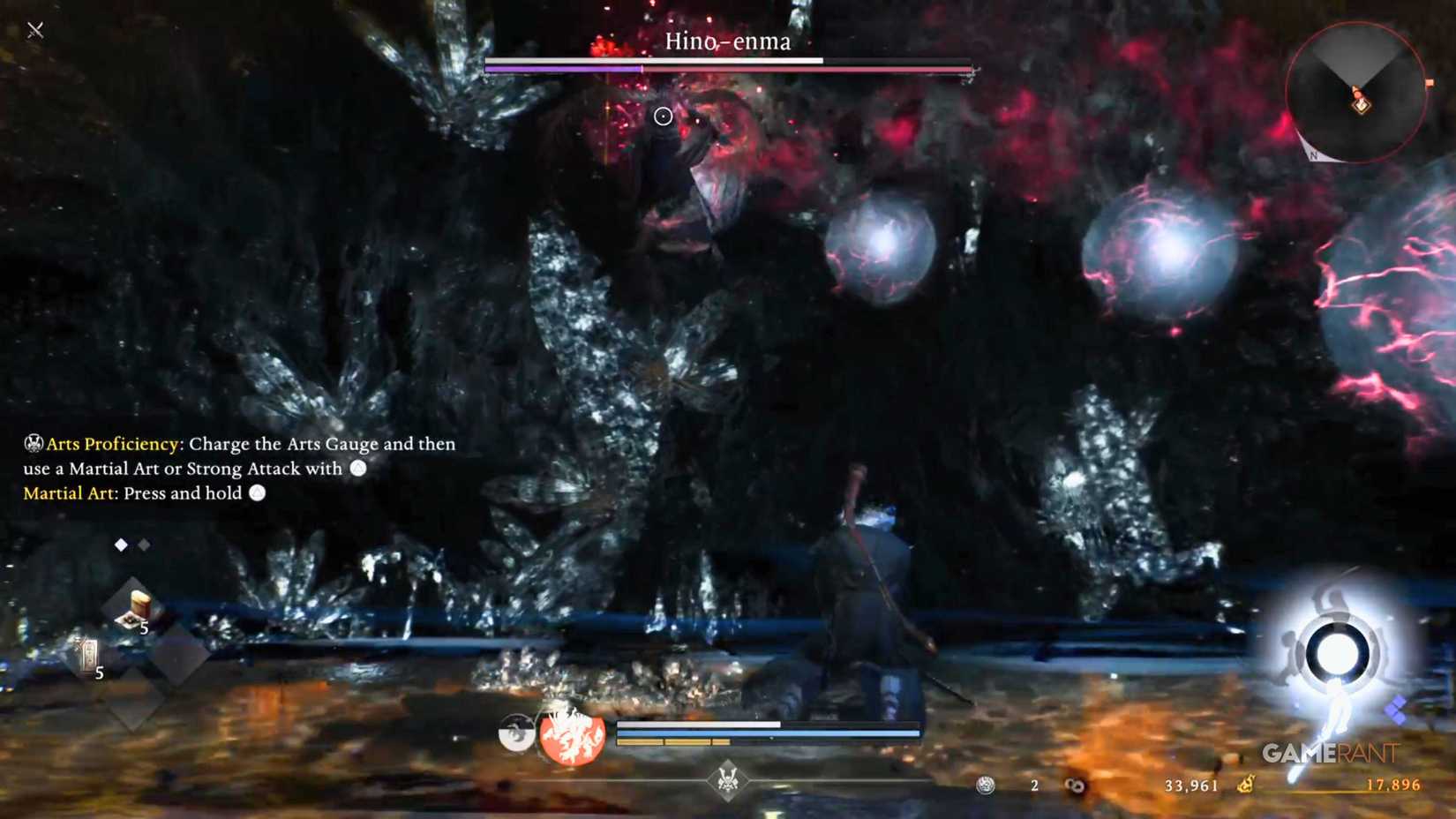Click the red combat stance circle icon
The image size is (1456, 819).
572,736
